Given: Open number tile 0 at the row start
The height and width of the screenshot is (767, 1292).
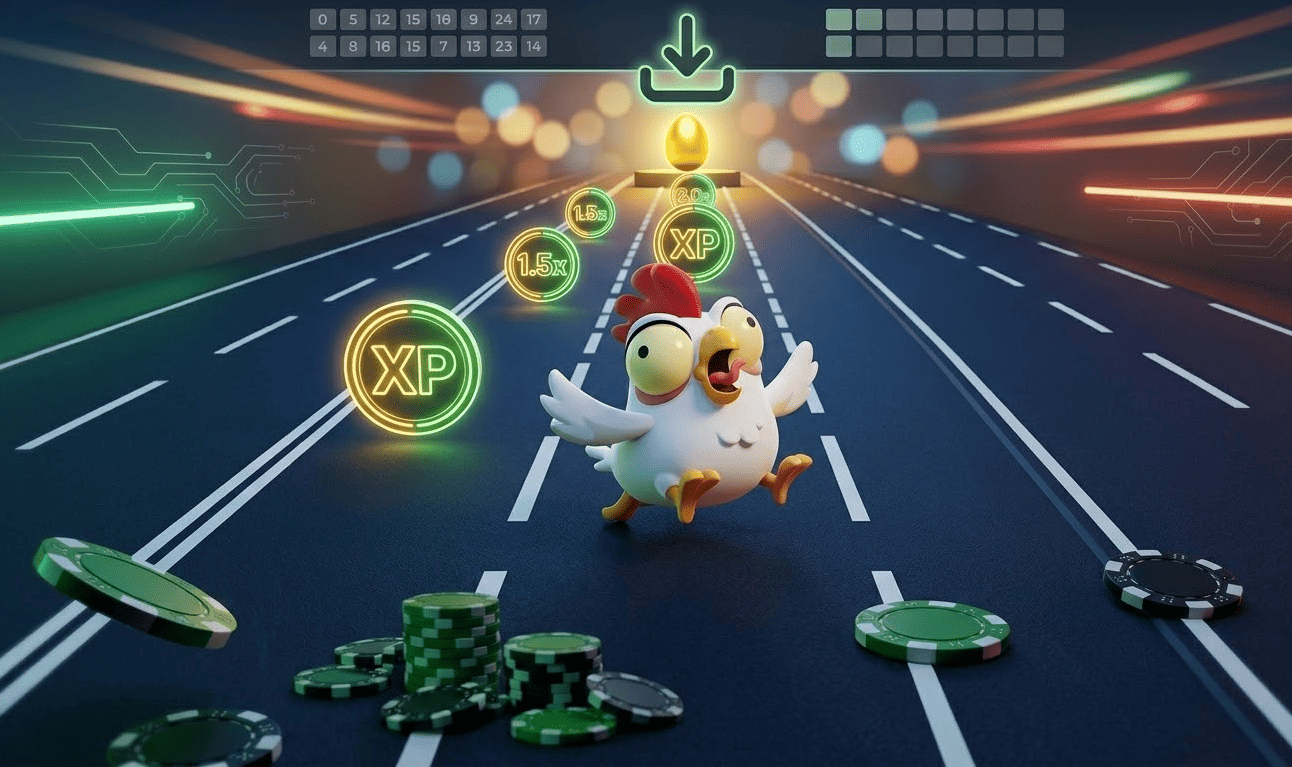Looking at the screenshot, I should tap(320, 18).
